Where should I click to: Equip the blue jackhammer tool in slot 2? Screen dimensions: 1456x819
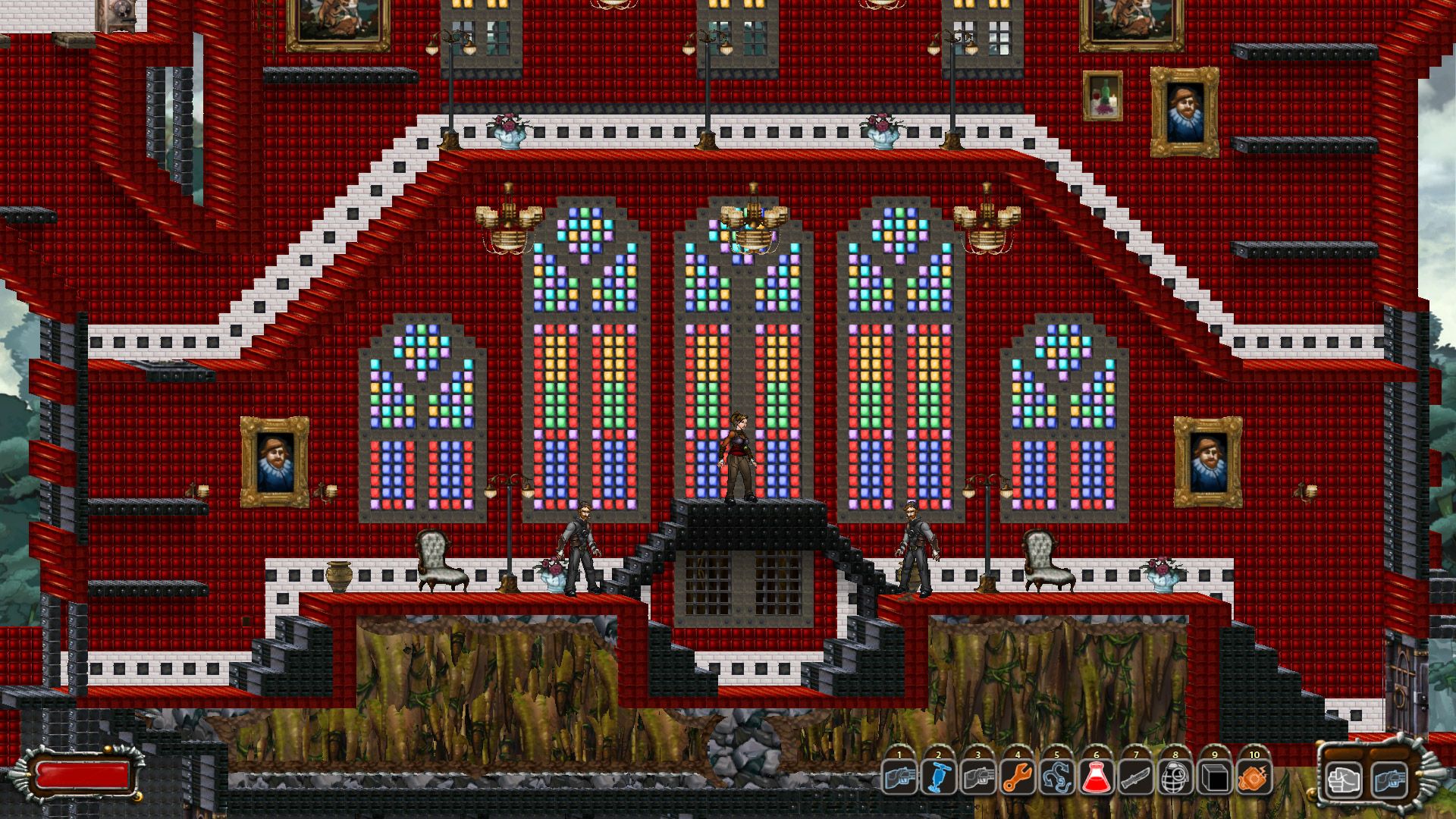(x=939, y=777)
